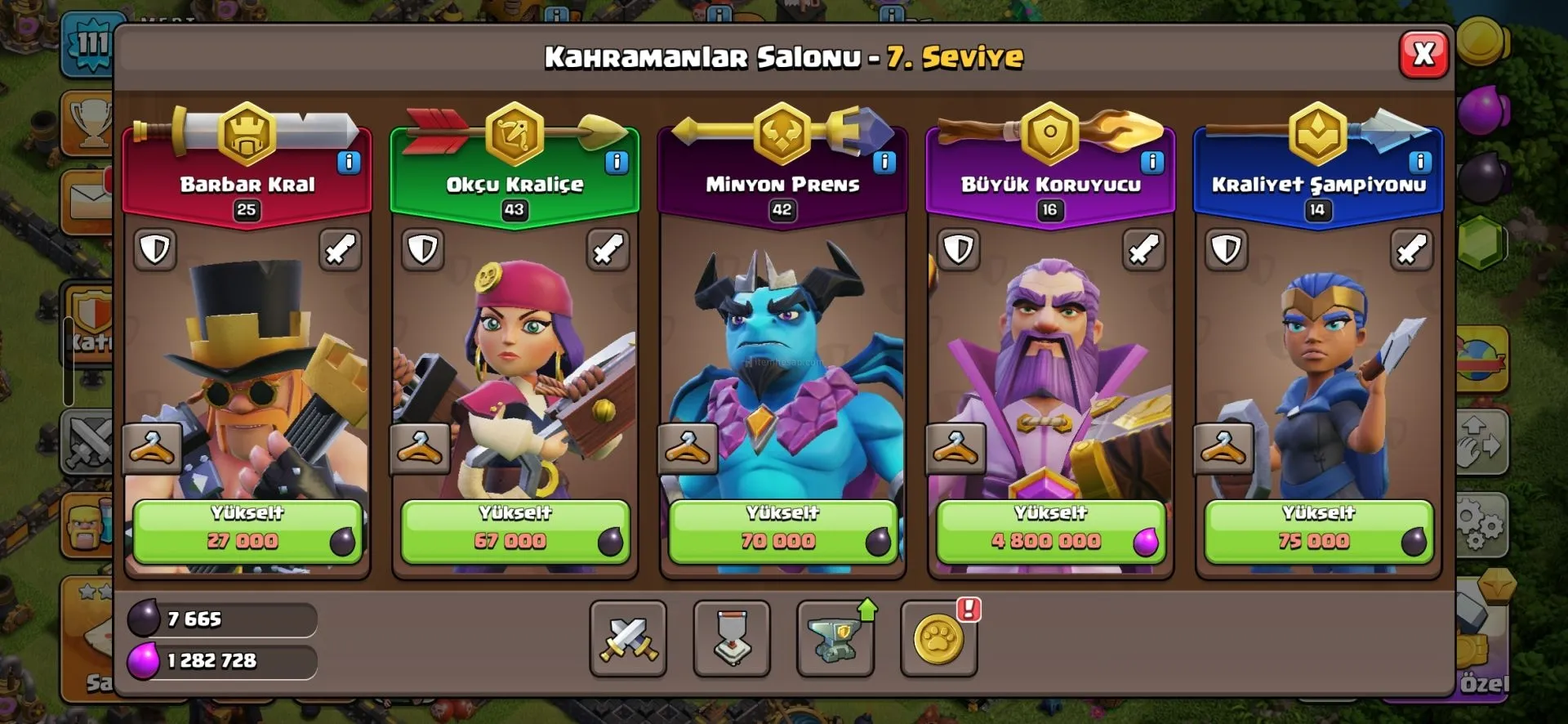Open the crossed swords button

(x=628, y=638)
